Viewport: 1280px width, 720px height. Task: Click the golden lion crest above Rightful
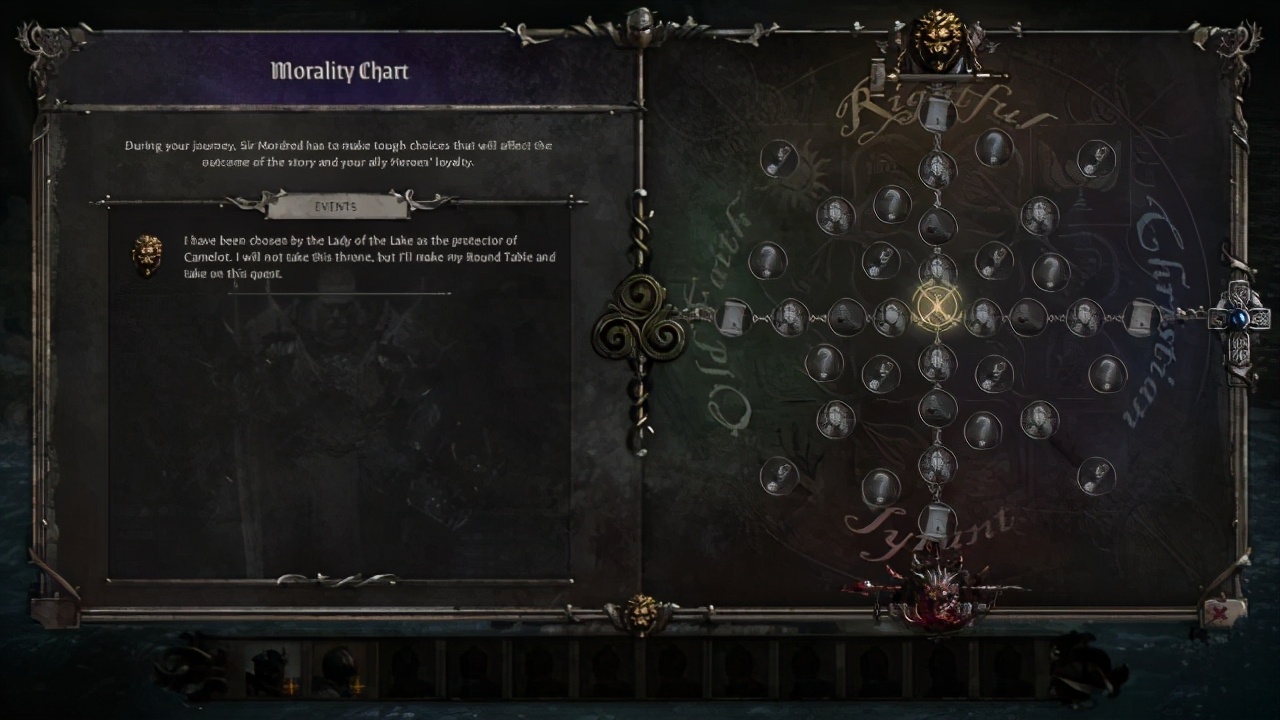tap(938, 42)
